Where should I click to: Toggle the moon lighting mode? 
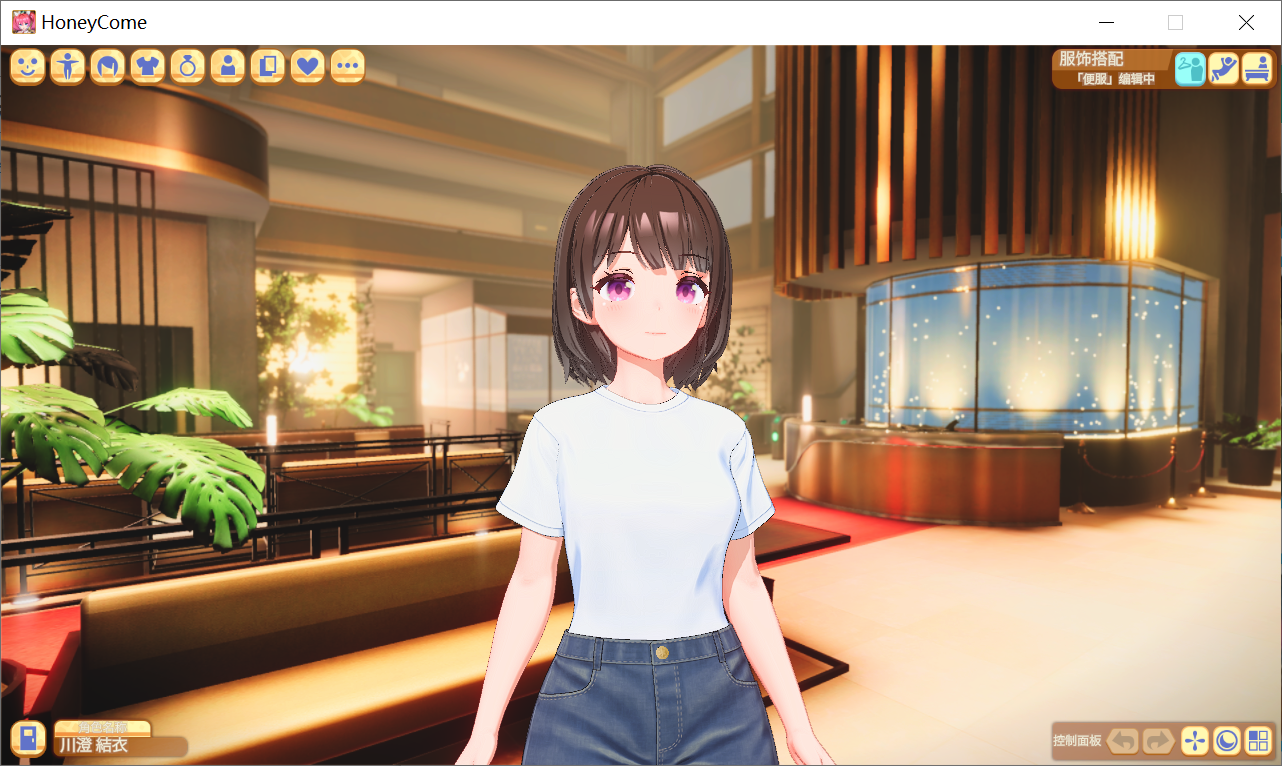click(x=1228, y=740)
